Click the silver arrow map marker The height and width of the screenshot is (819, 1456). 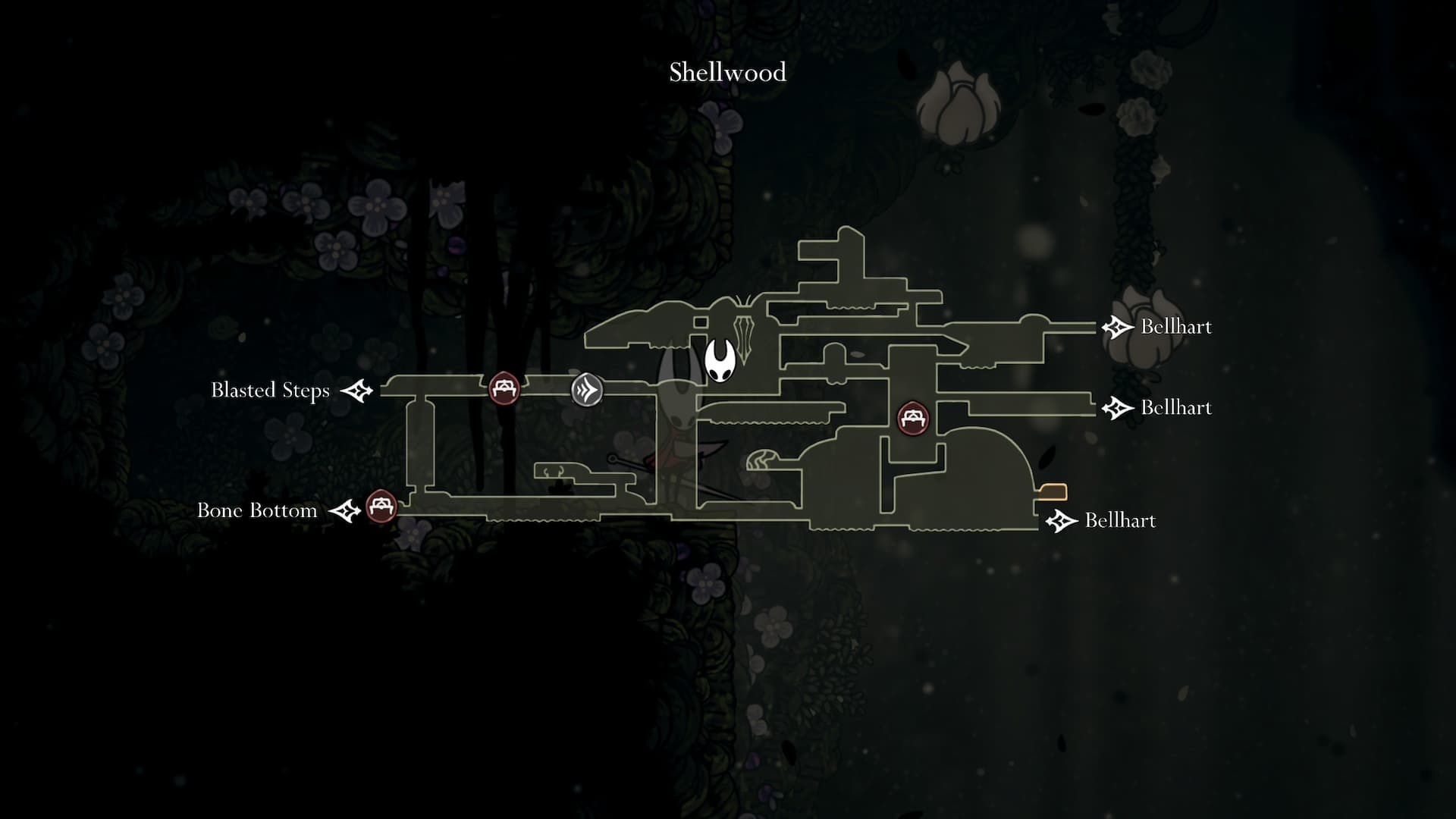pos(586,391)
